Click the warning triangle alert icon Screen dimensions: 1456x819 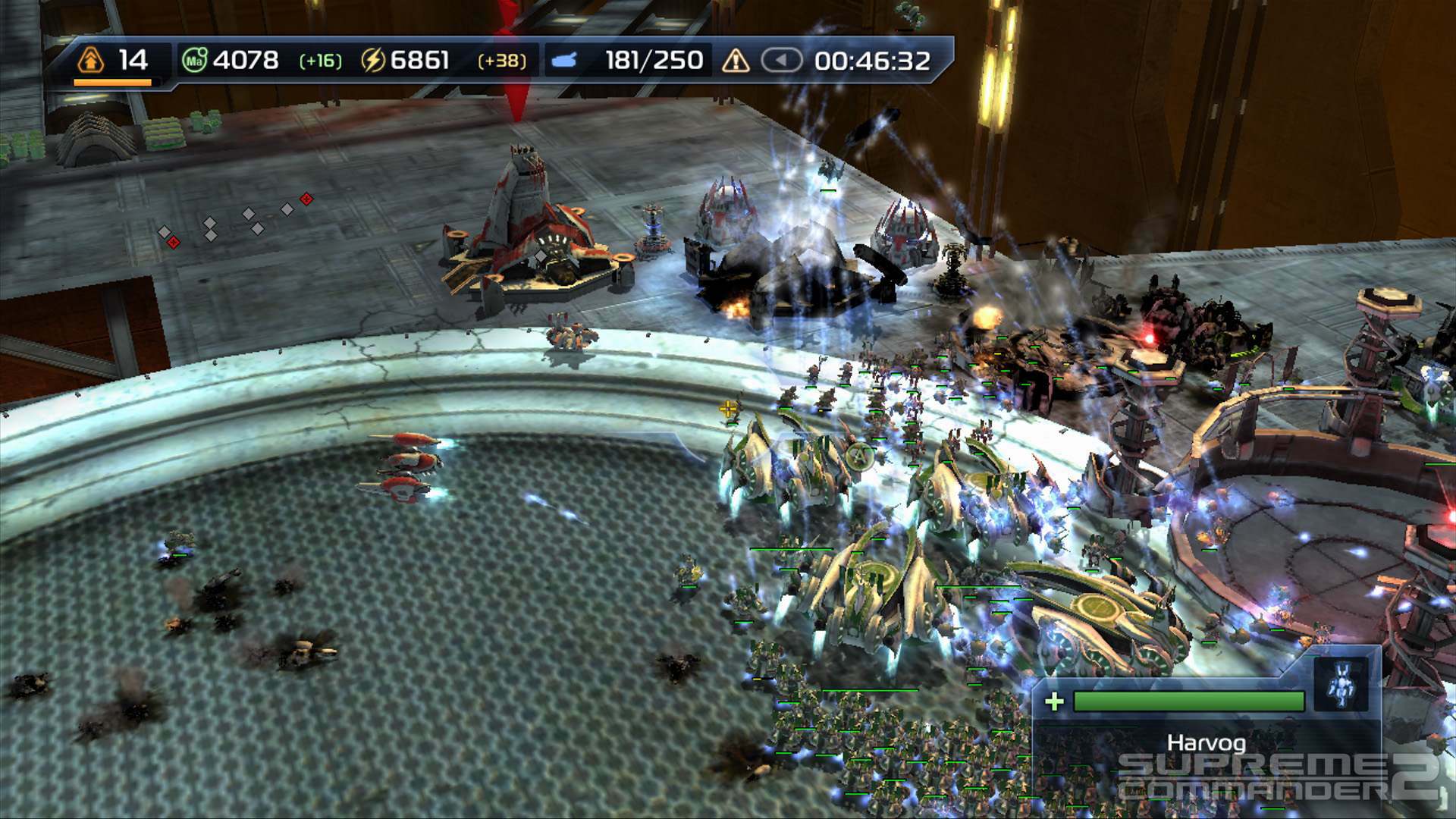(x=735, y=60)
